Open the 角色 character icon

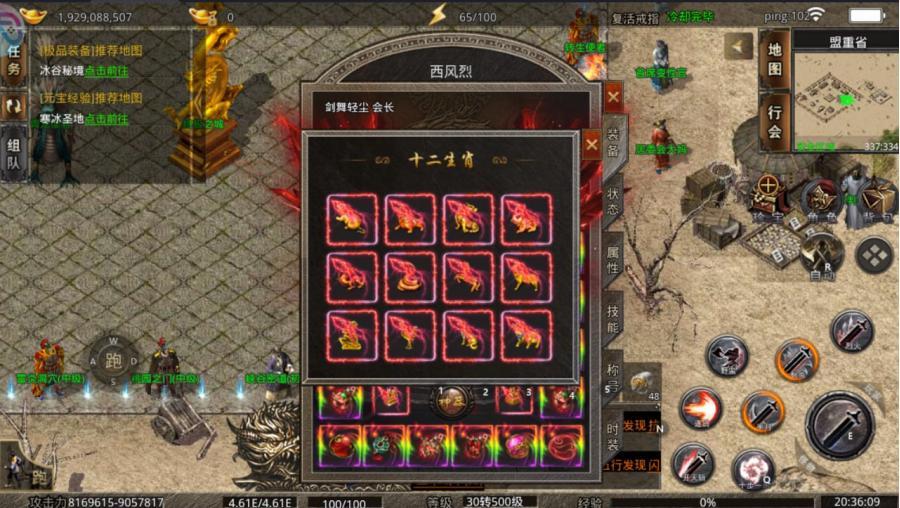tap(821, 197)
